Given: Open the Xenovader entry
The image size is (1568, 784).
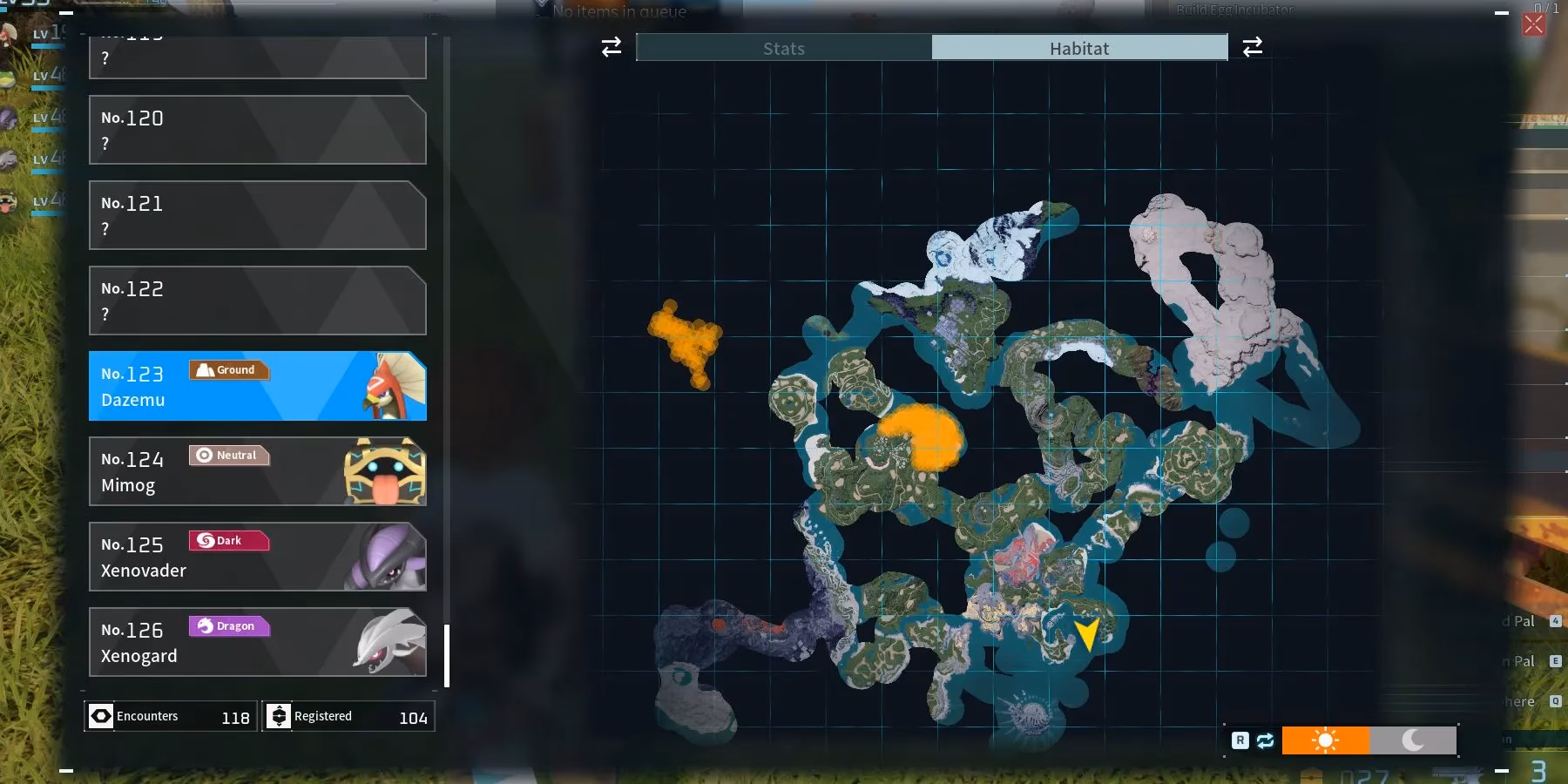Looking at the screenshot, I should pyautogui.click(x=257, y=557).
